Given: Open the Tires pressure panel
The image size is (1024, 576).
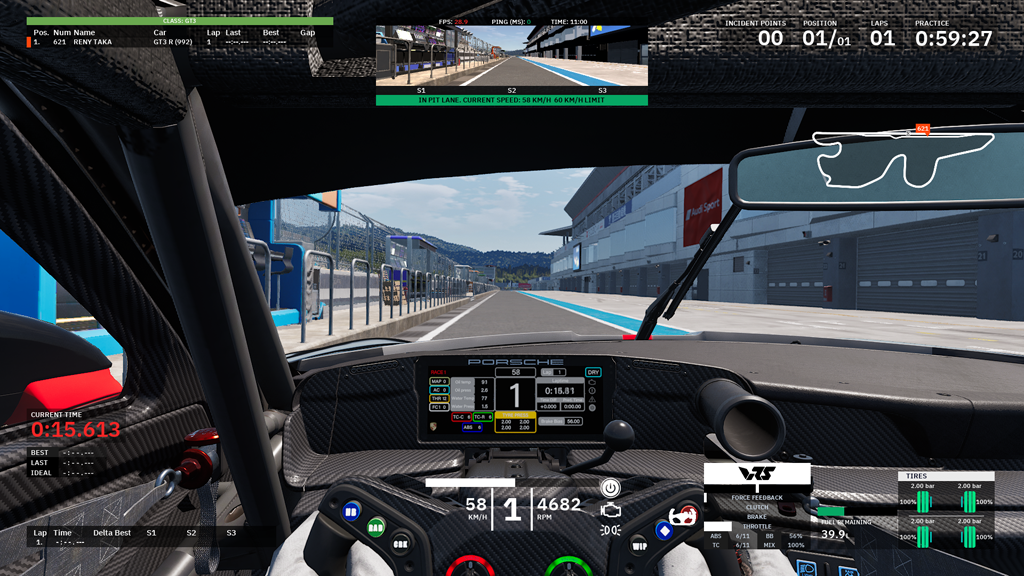Looking at the screenshot, I should (x=944, y=510).
